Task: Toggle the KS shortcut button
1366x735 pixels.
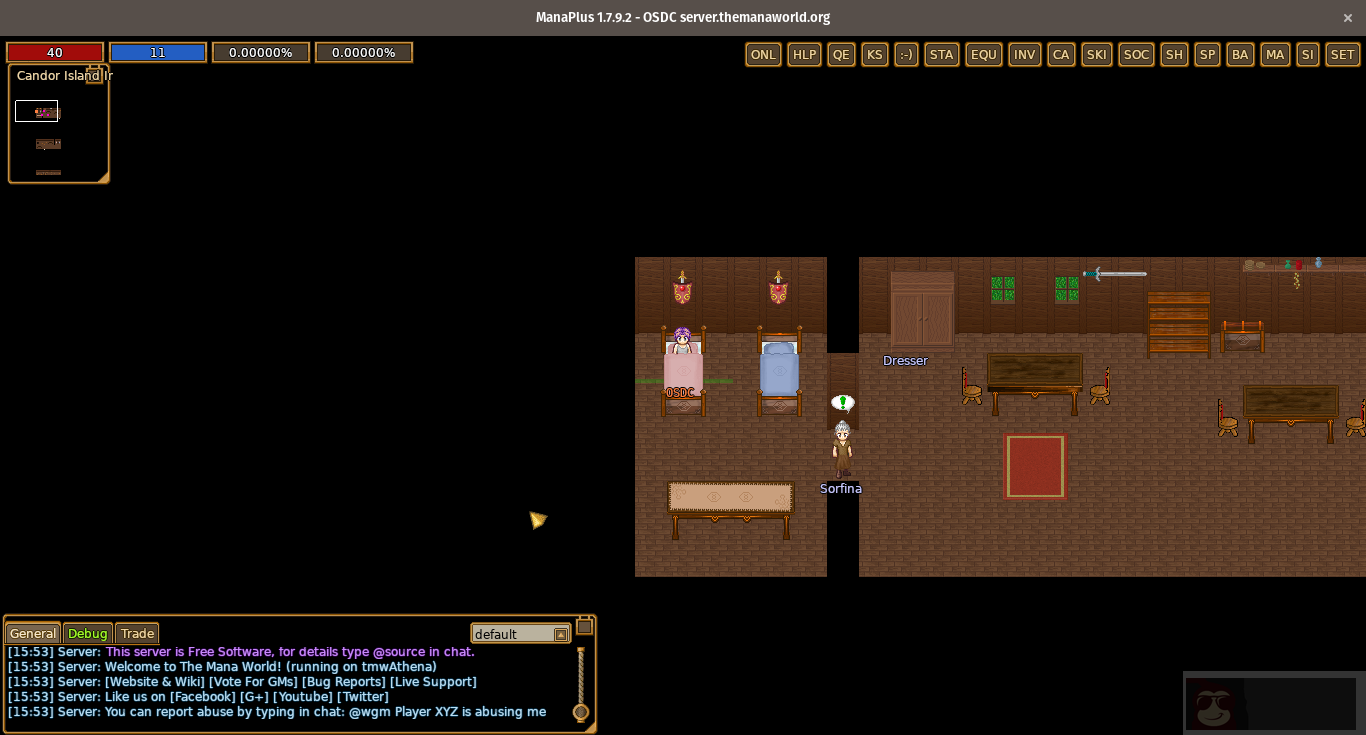Action: (875, 55)
